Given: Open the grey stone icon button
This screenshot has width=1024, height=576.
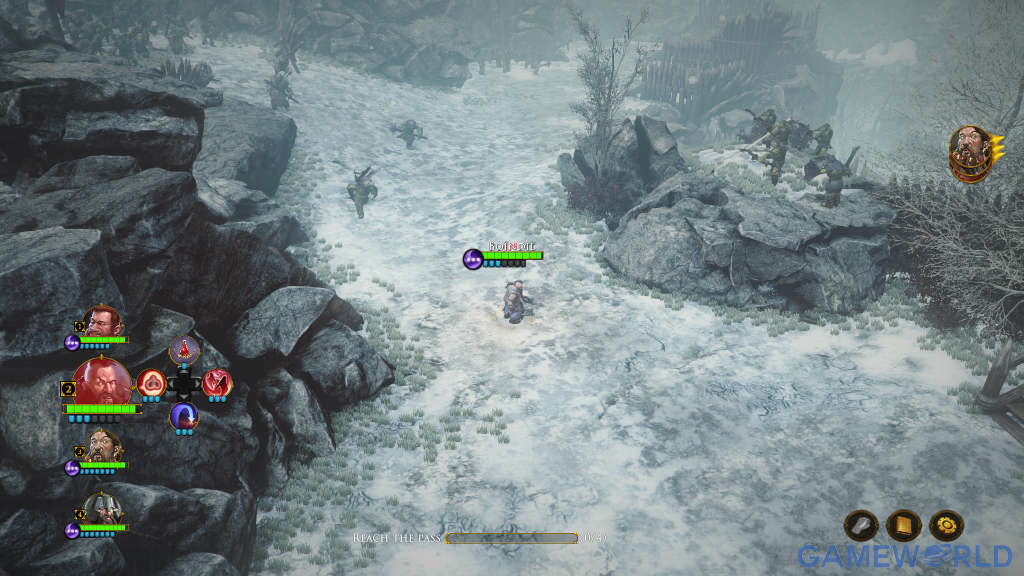Looking at the screenshot, I should click(861, 525).
